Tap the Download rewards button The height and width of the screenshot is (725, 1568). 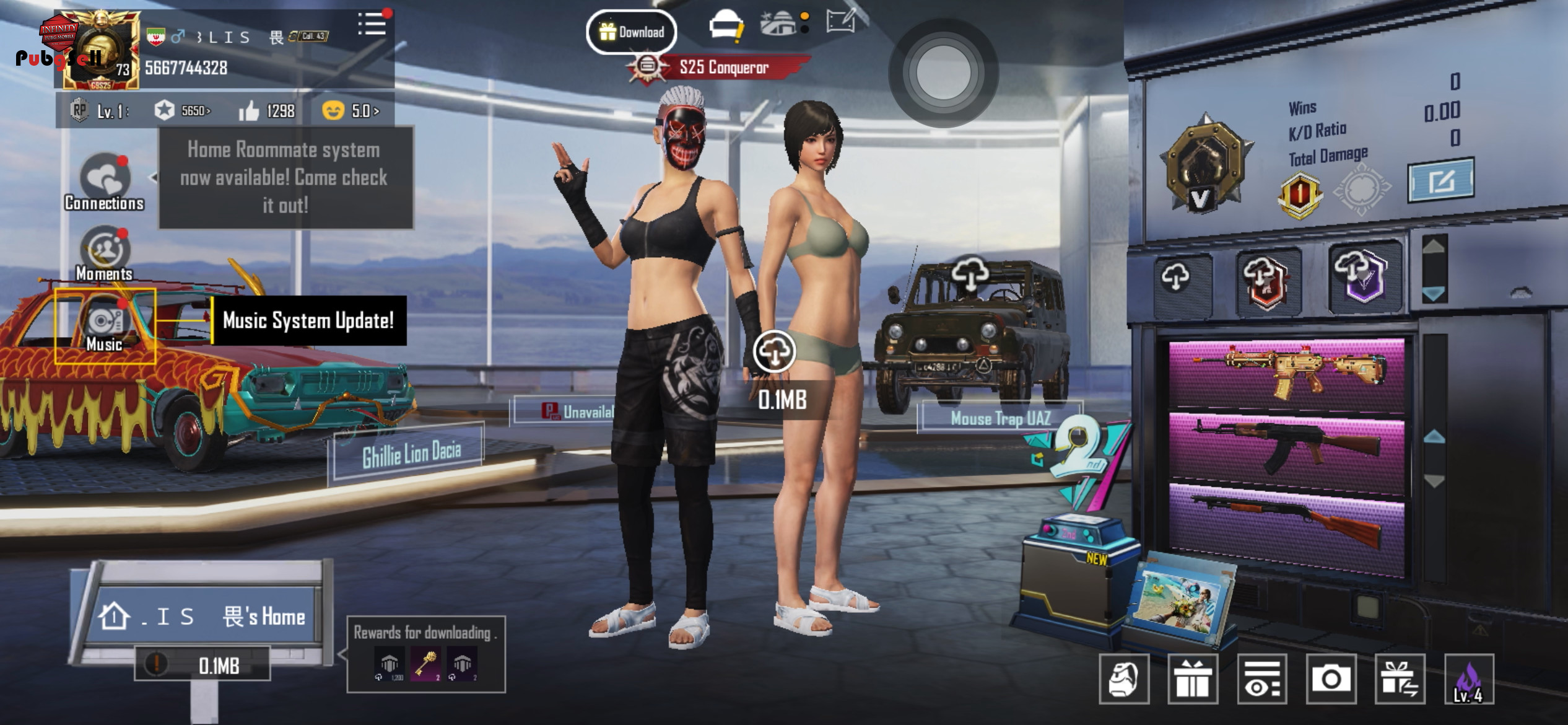point(631,32)
